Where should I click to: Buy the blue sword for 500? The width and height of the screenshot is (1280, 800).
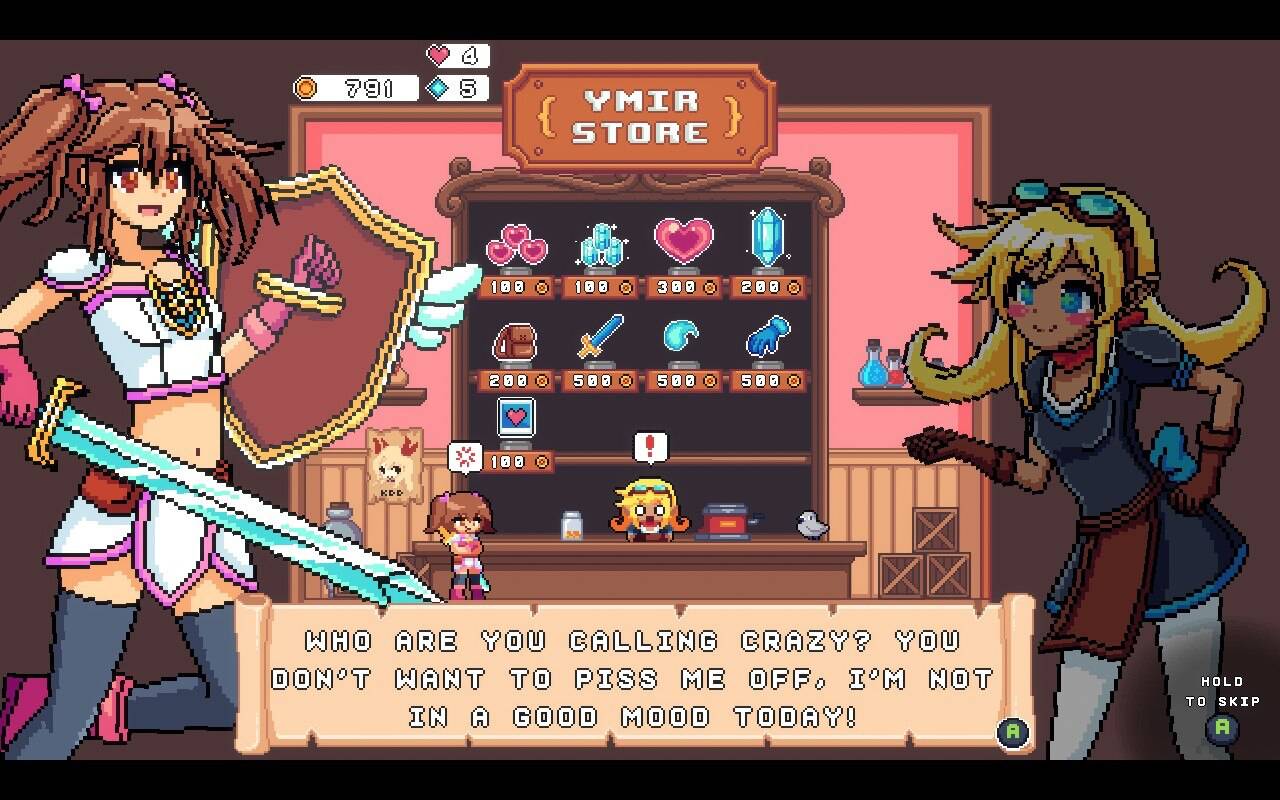point(600,339)
